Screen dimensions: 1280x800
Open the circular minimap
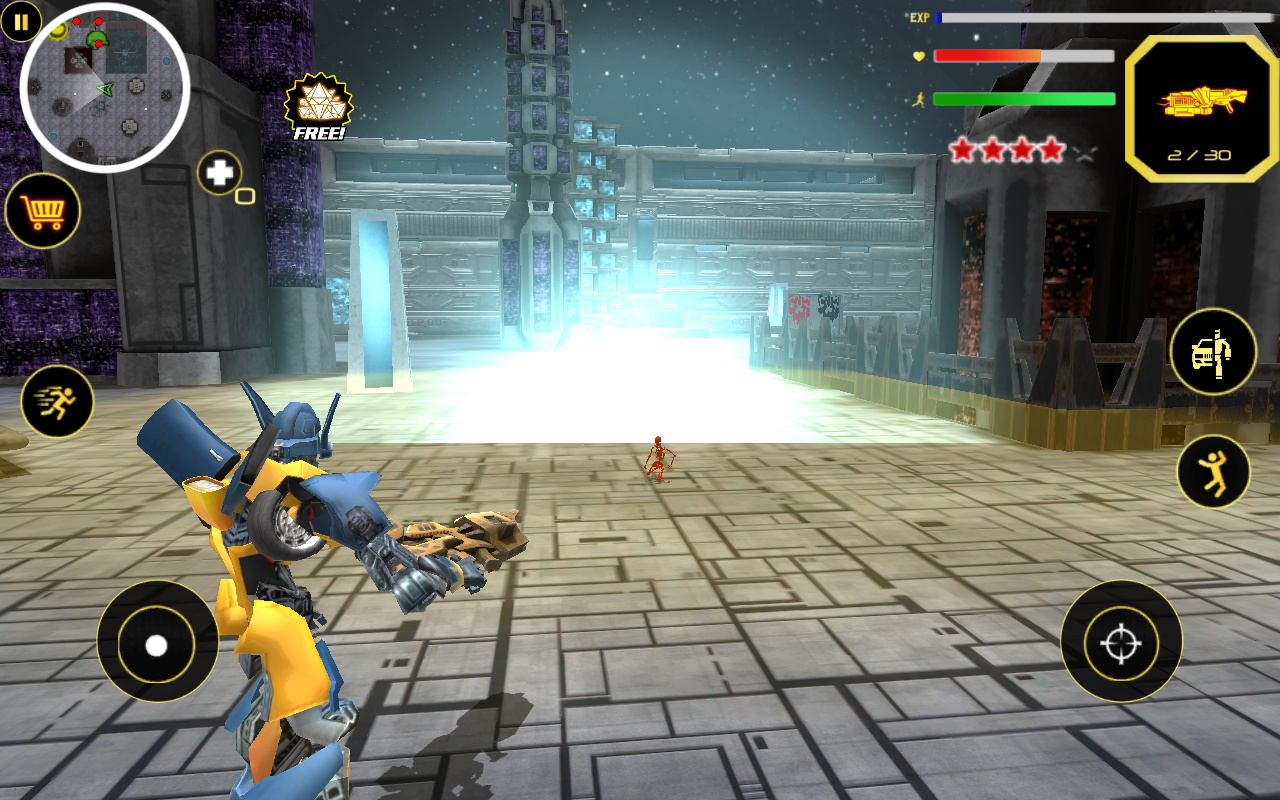(105, 88)
